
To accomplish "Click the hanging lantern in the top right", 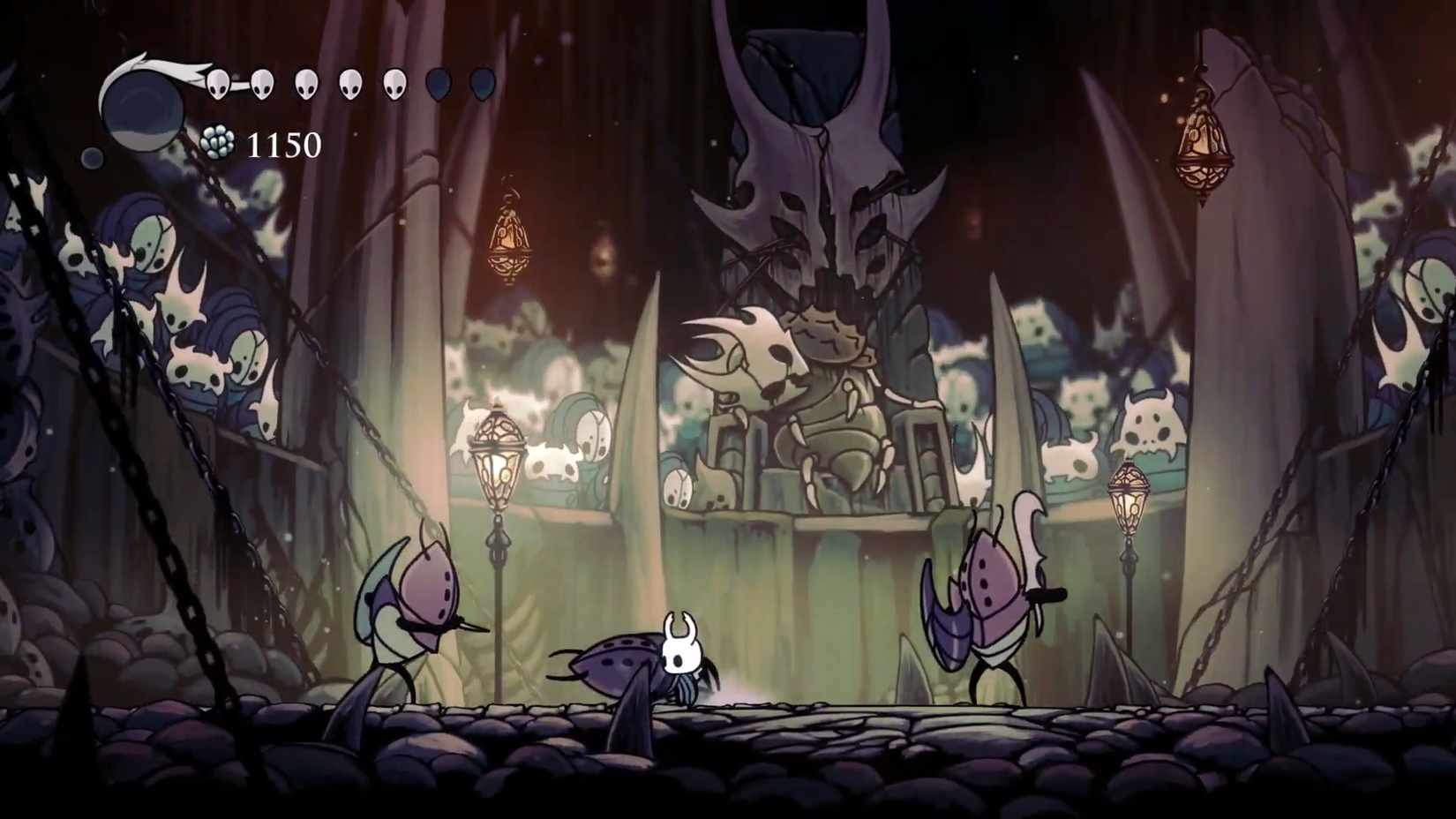I will [1205, 146].
